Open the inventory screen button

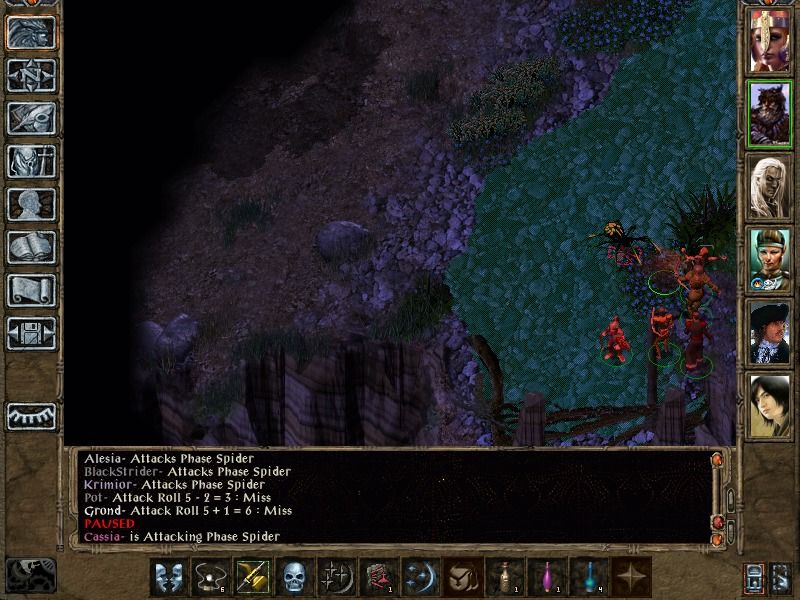click(31, 160)
